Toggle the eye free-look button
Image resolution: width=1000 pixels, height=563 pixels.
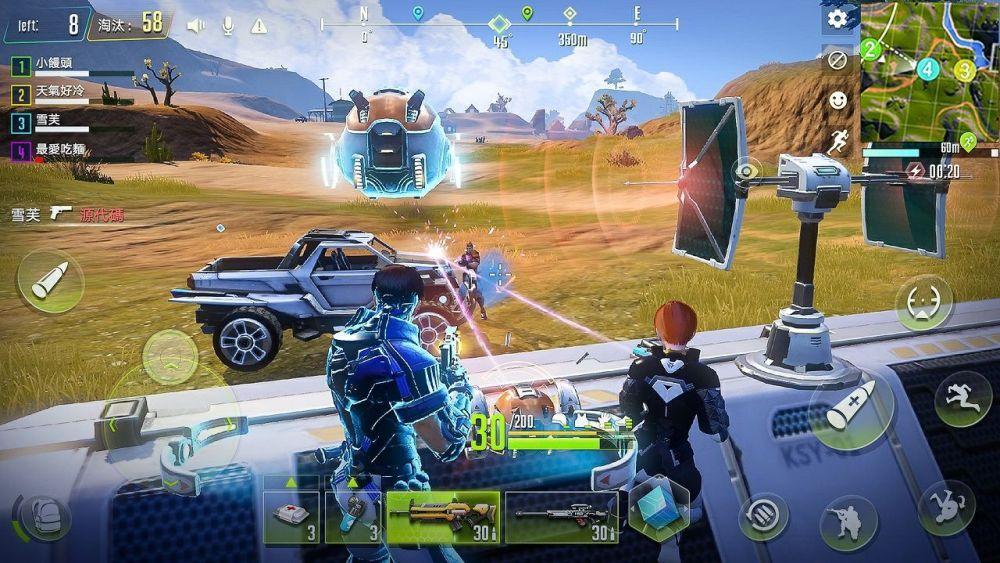746,172
